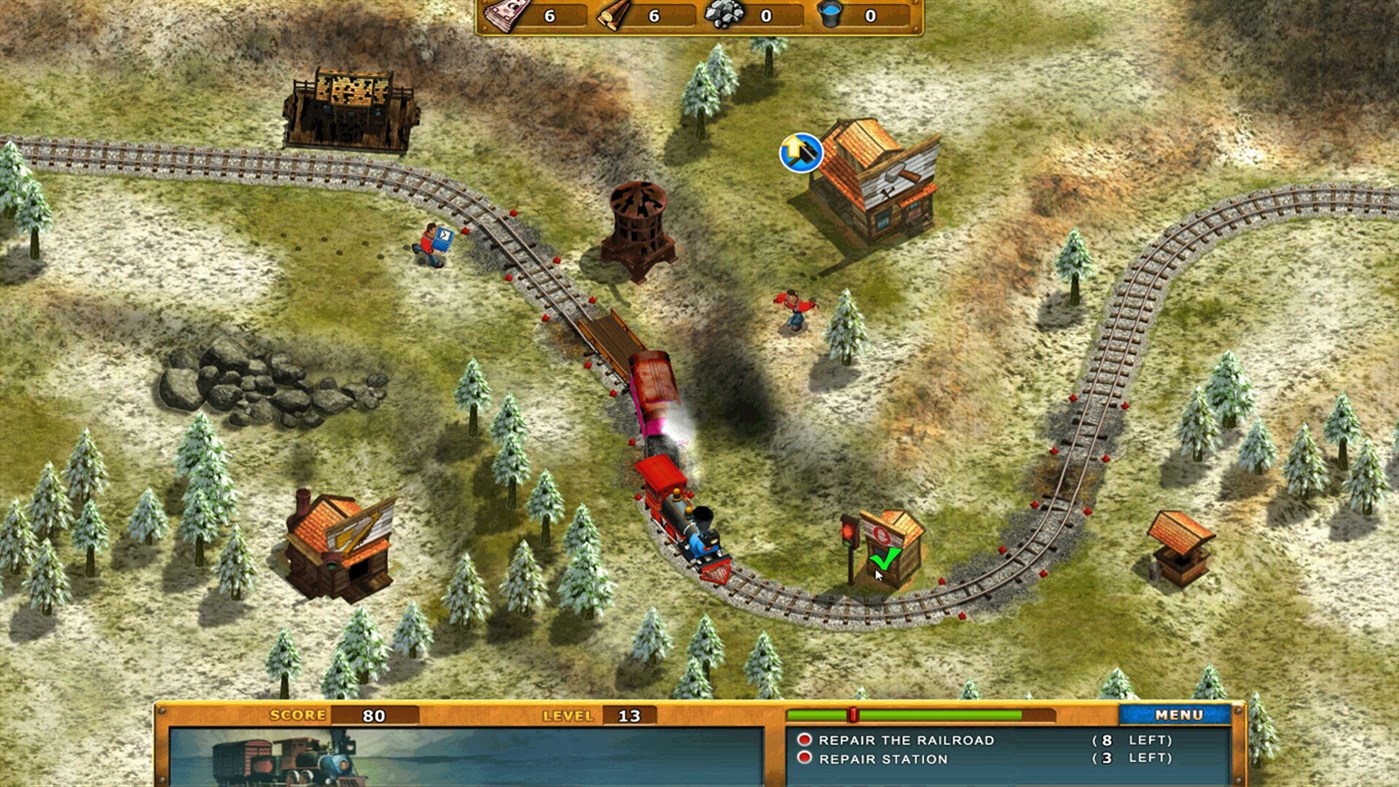The width and height of the screenshot is (1399, 787).
Task: Click the red marker on the green progress bar
Action: [852, 712]
